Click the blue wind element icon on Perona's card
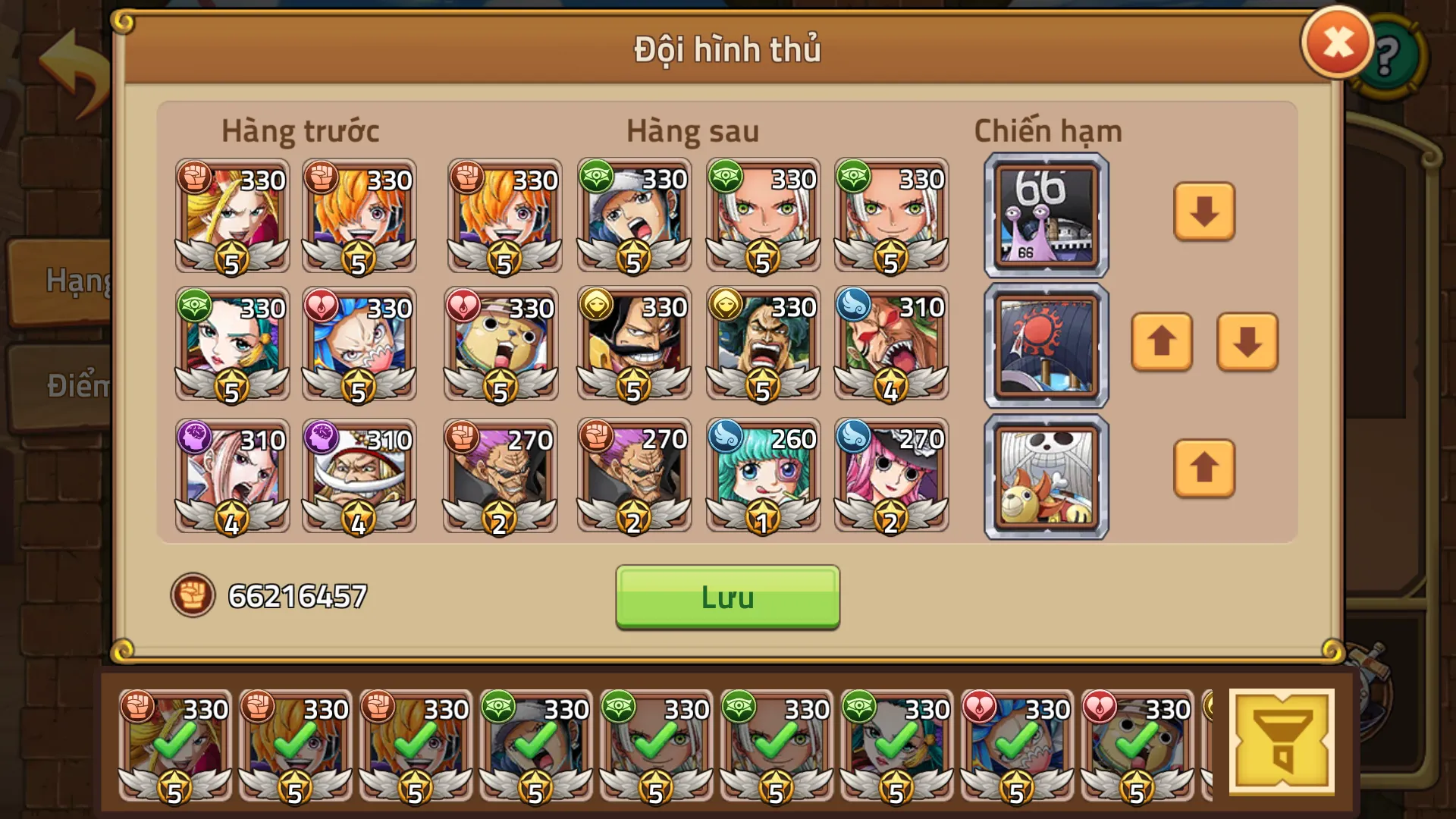This screenshot has height=819, width=1456. (x=852, y=438)
